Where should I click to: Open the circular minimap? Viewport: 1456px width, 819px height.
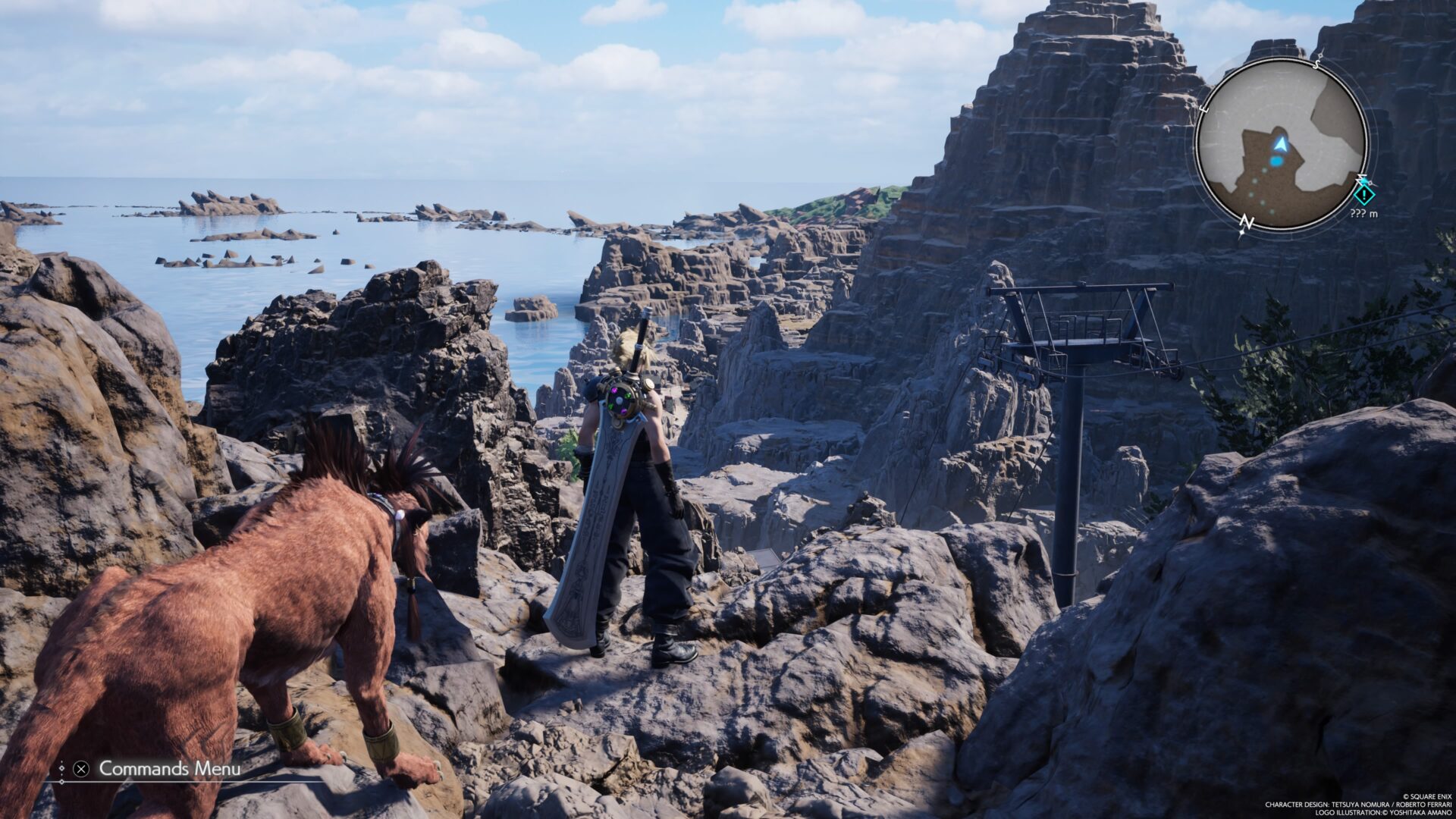1281,144
